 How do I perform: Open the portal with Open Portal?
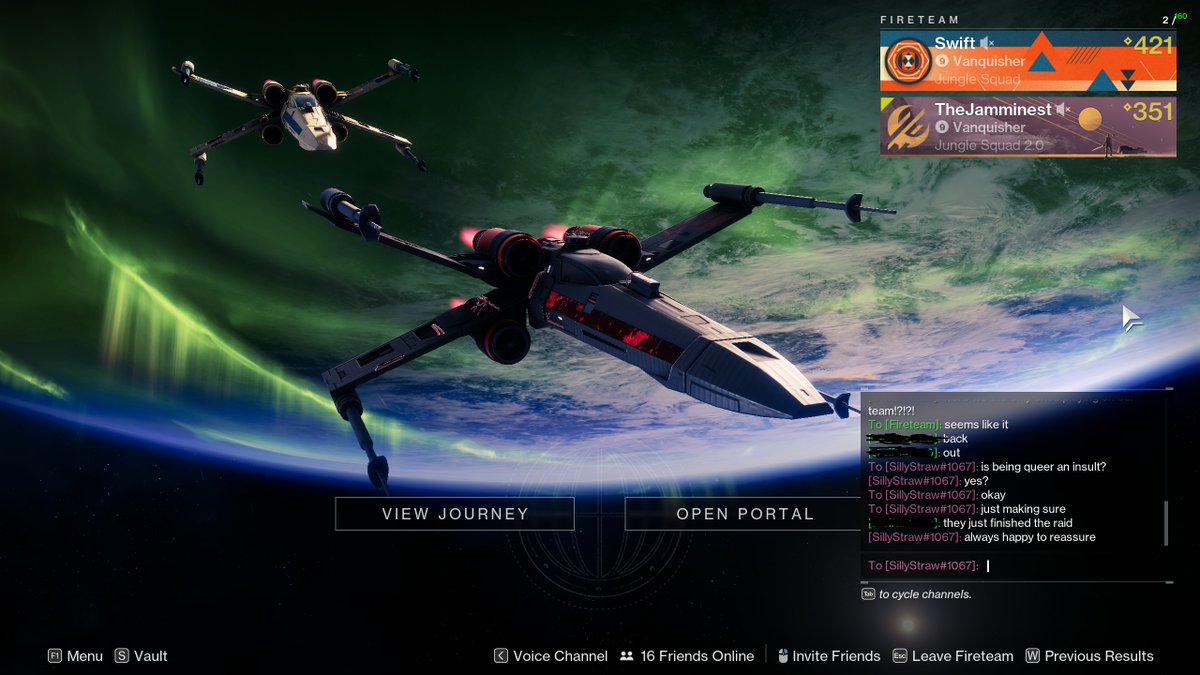tap(744, 514)
